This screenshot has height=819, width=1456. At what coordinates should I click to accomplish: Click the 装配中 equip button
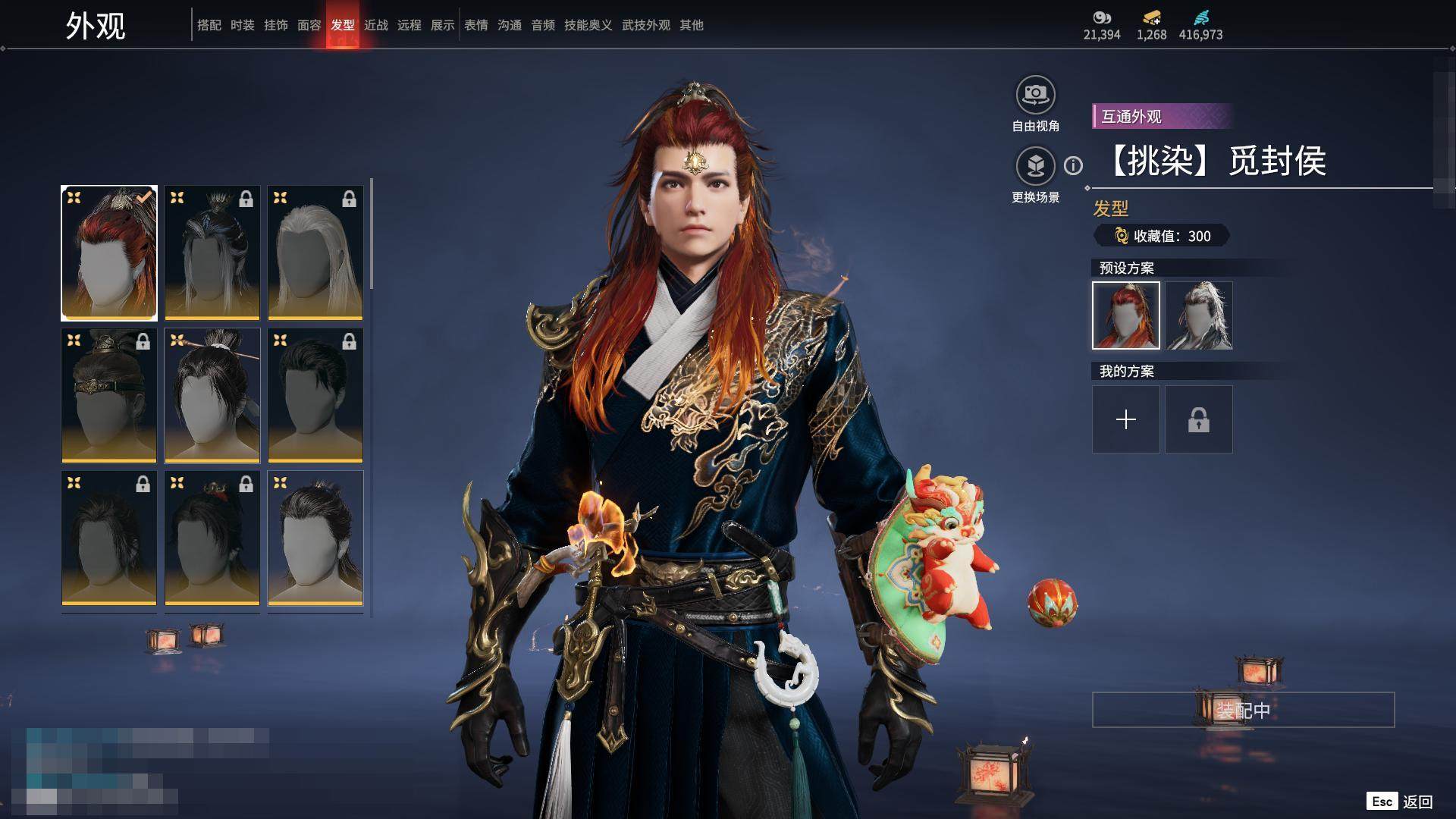click(1243, 710)
